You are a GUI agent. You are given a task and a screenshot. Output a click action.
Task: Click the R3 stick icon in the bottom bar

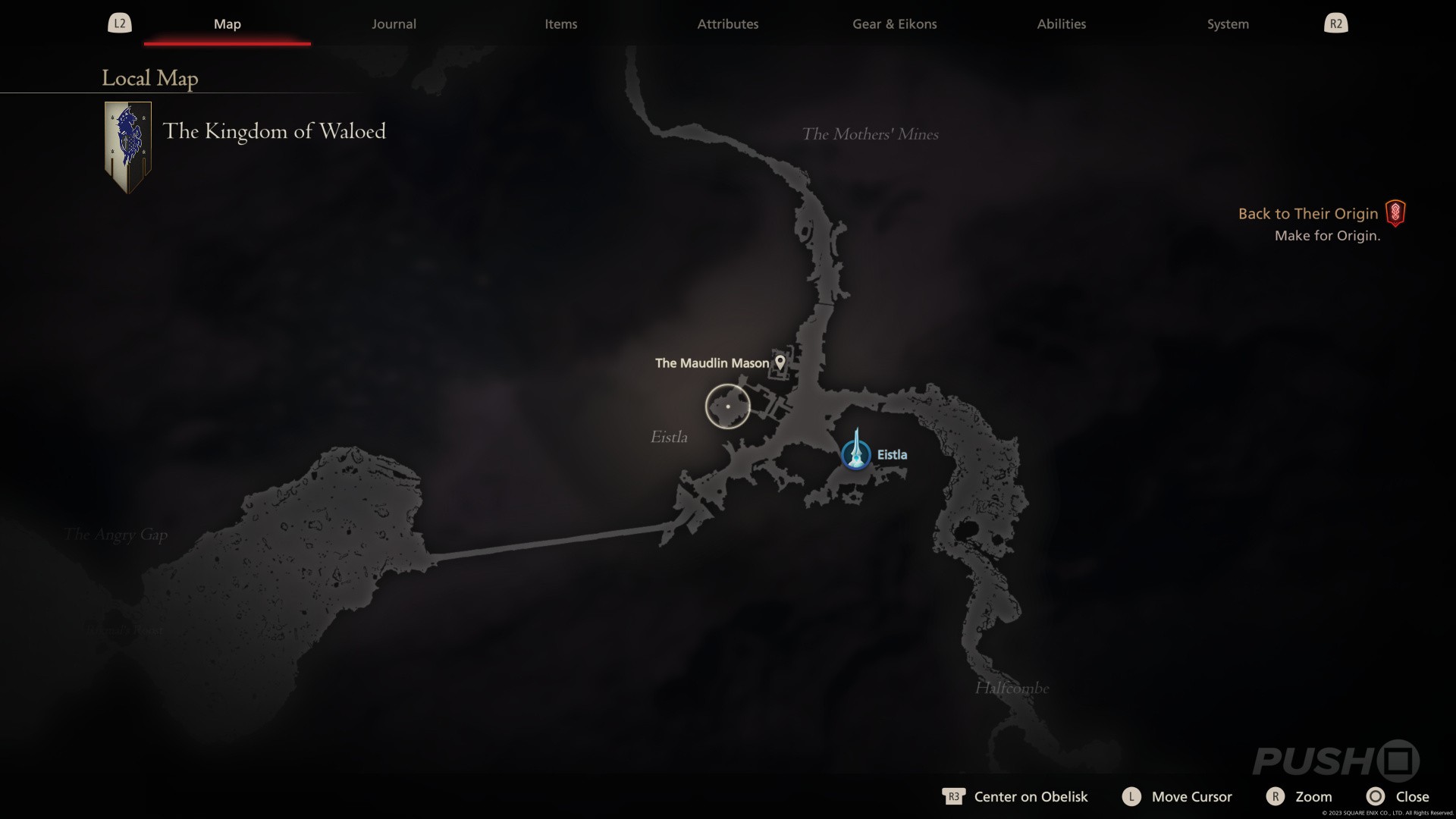(954, 796)
